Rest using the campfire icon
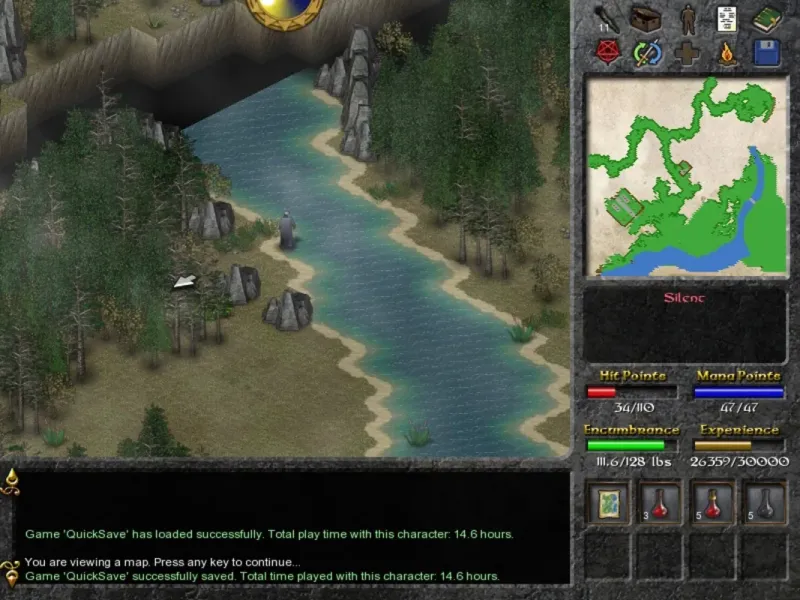The height and width of the screenshot is (600, 800). [x=728, y=52]
